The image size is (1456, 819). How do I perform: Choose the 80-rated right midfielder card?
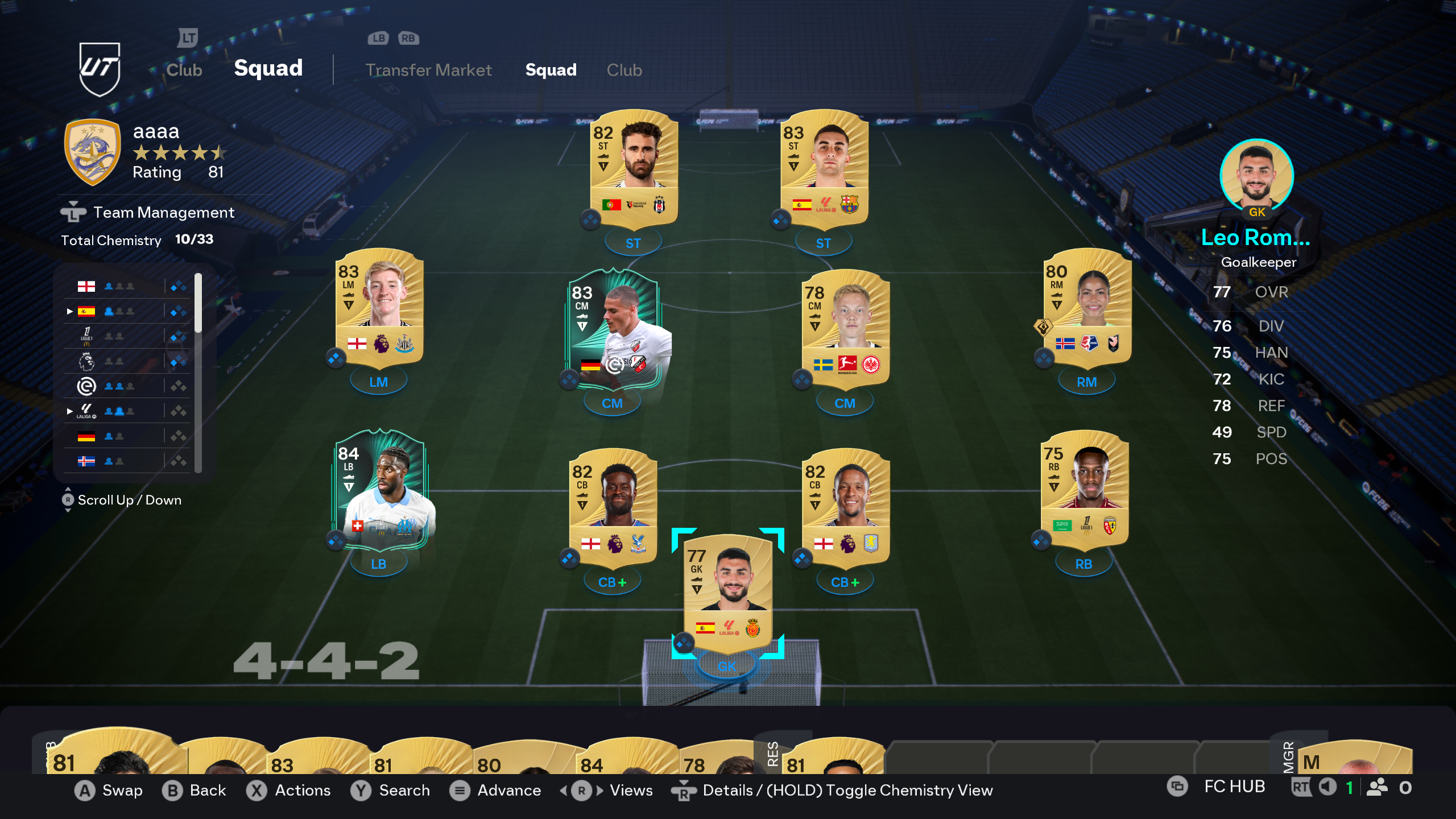point(1087,307)
